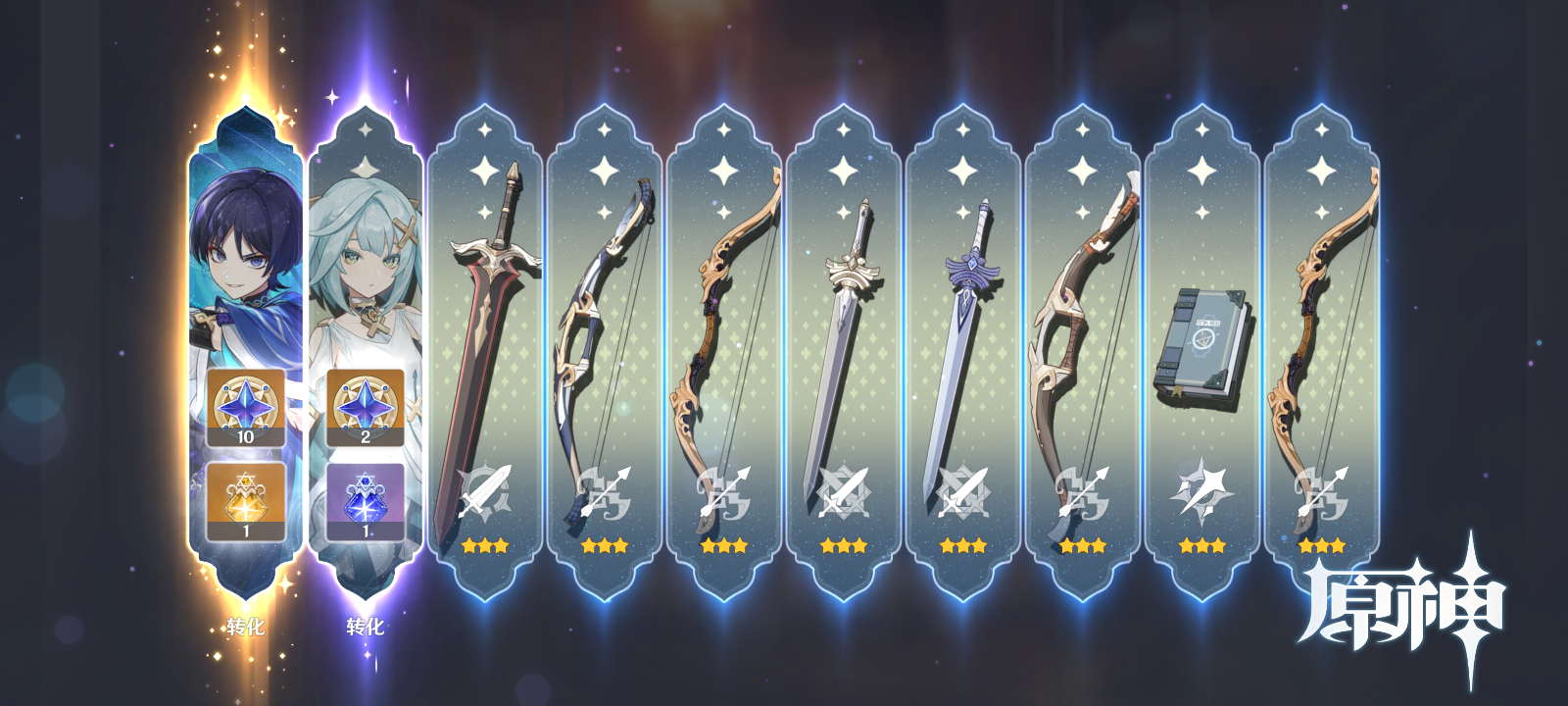This screenshot has width=1568, height=706.
Task: Click the claymore weapon-type icon on first weapon card
Action: pos(483,490)
